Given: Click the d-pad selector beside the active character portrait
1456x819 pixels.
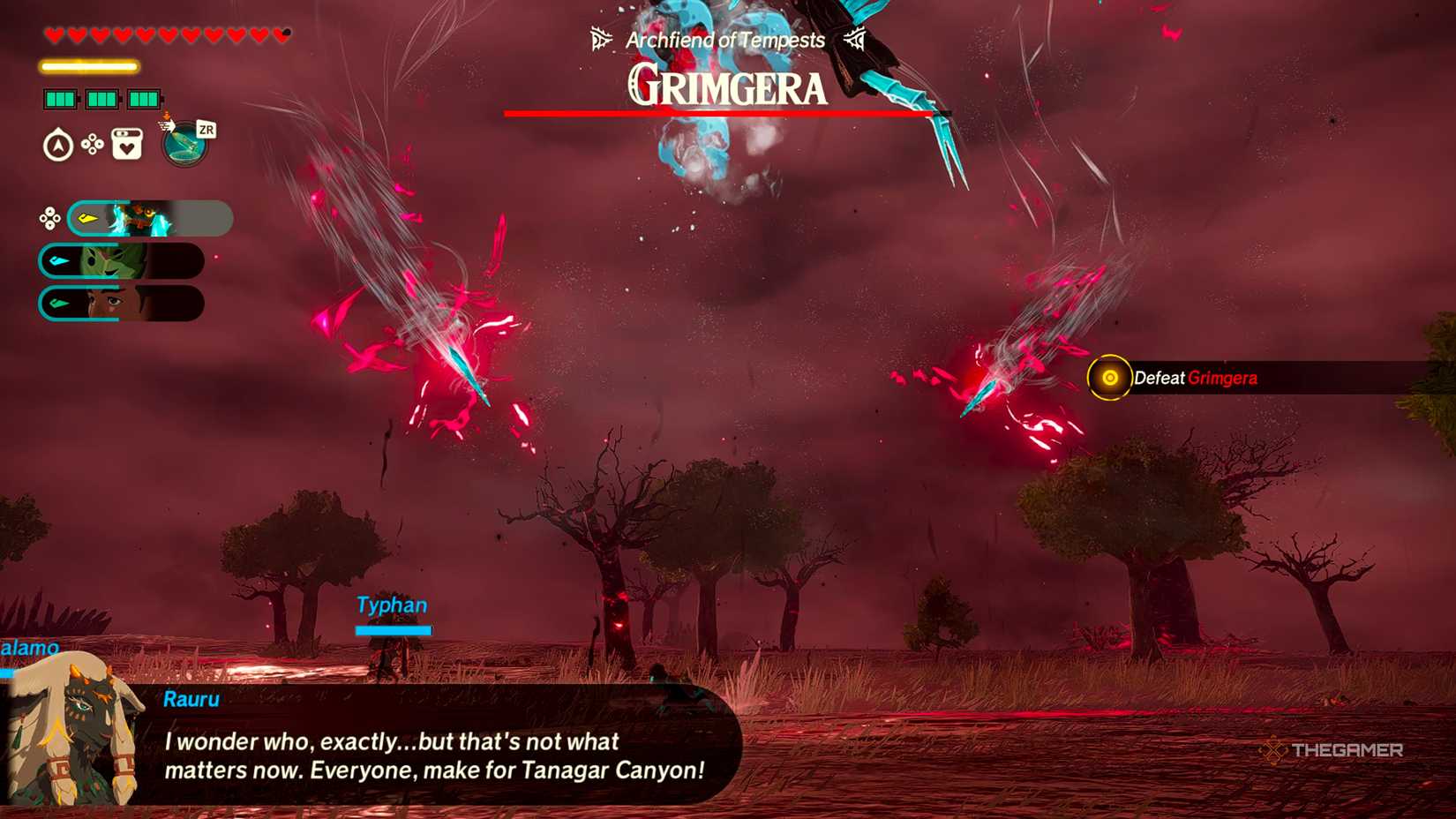Looking at the screenshot, I should 49,220.
